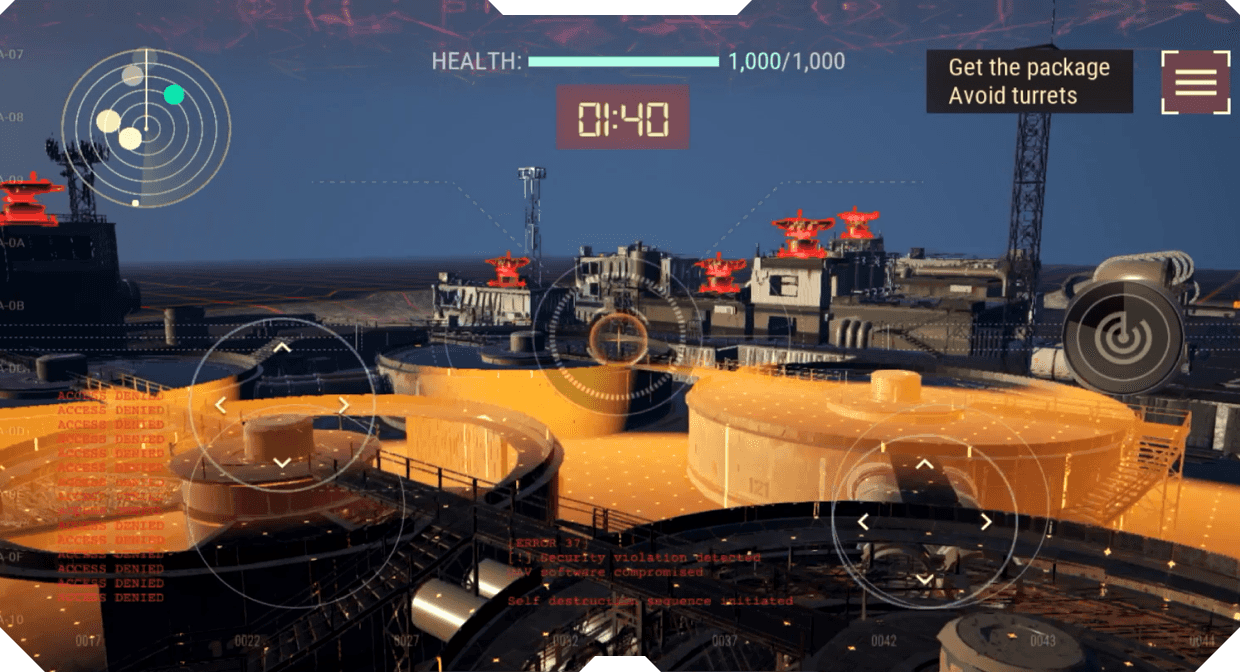Click the circular radar minimap

point(146,128)
